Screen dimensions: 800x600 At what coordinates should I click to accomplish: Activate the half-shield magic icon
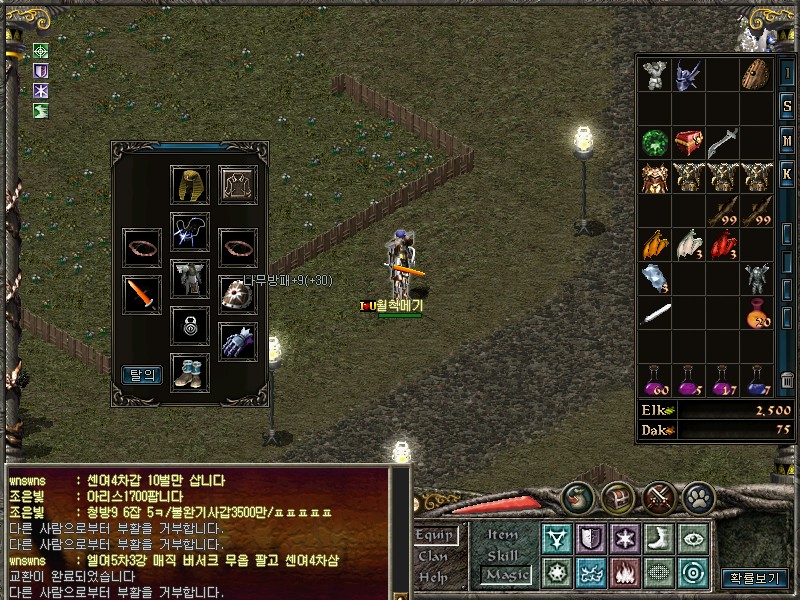point(590,539)
